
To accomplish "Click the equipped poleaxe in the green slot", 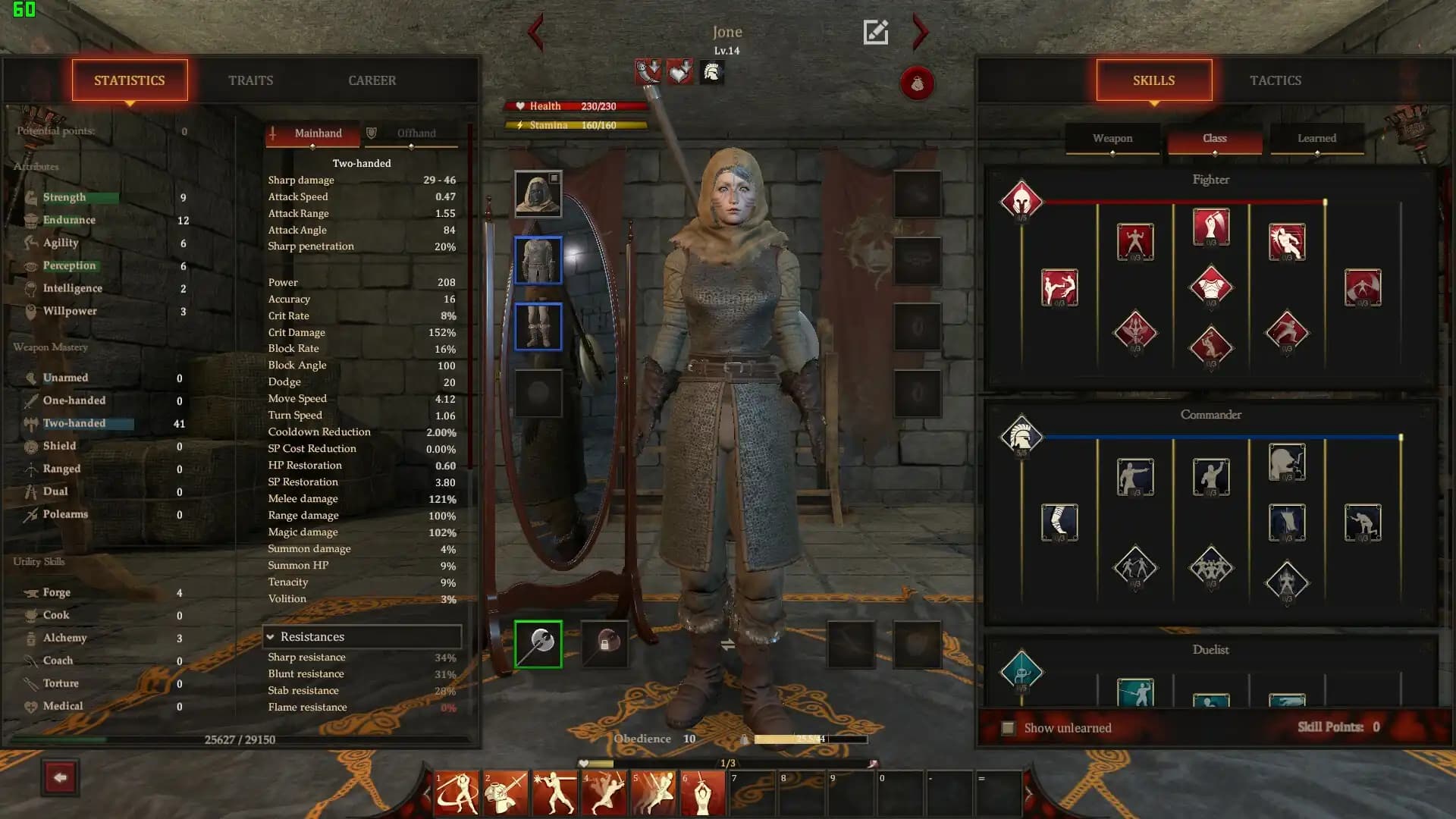I will 538,644.
